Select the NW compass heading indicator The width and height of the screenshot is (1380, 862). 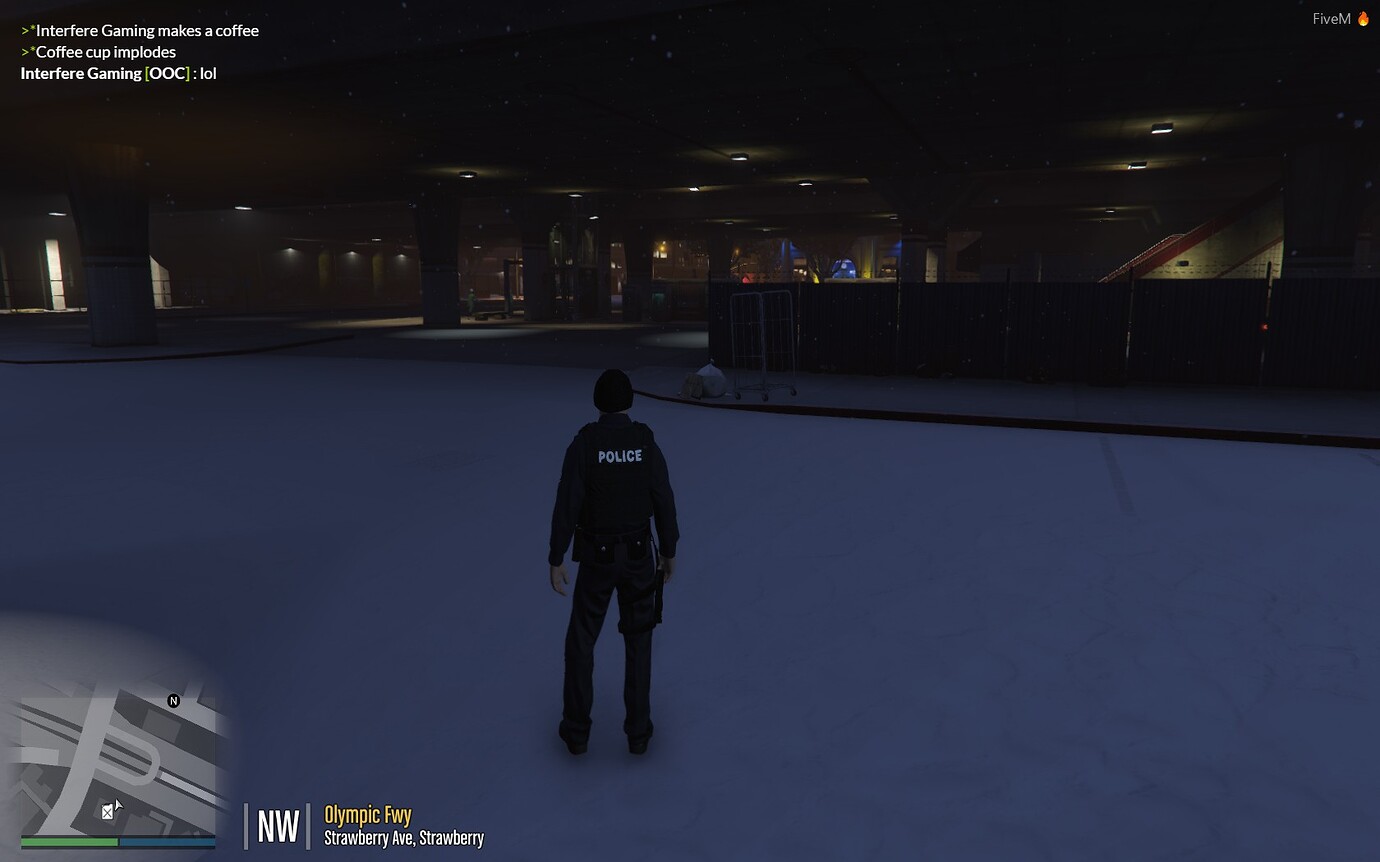(x=277, y=825)
